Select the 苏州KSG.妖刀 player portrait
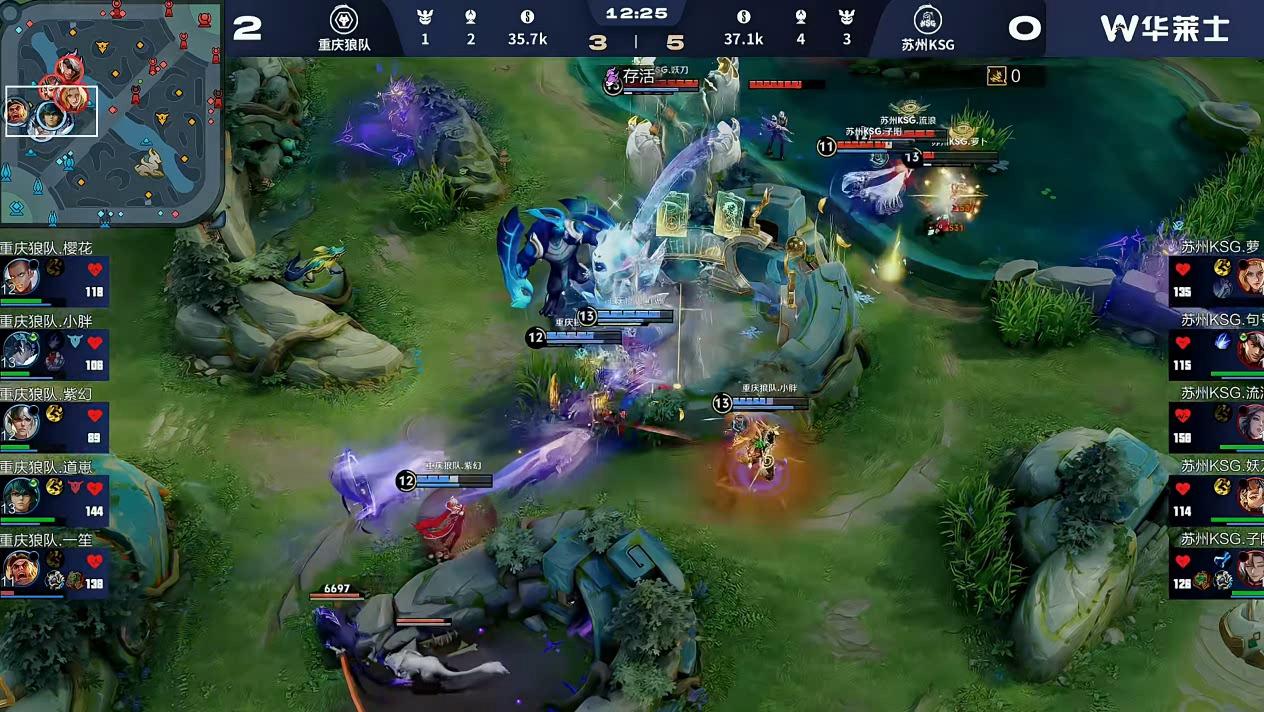 pos(1250,495)
